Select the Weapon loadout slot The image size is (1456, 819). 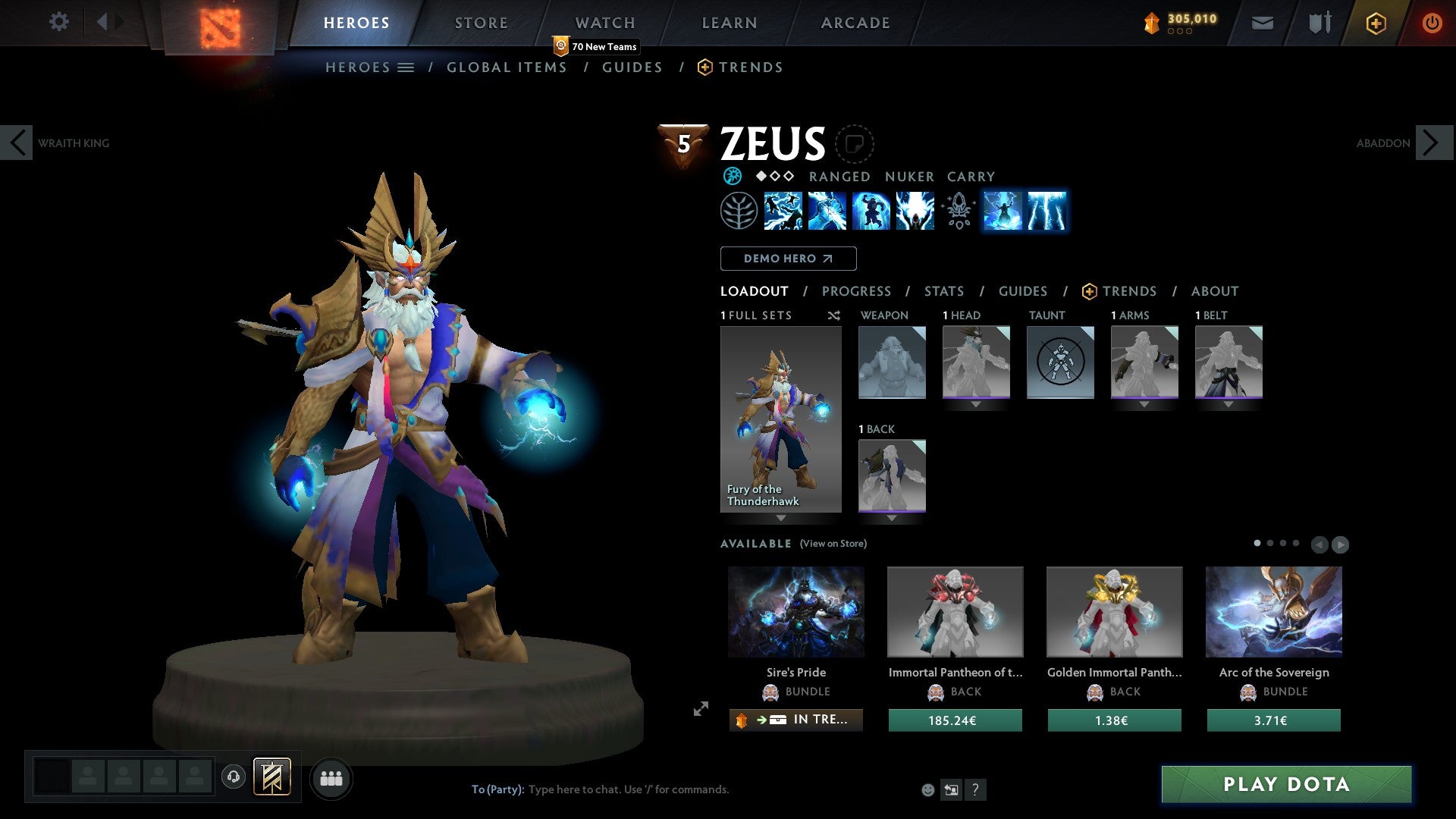coord(892,362)
